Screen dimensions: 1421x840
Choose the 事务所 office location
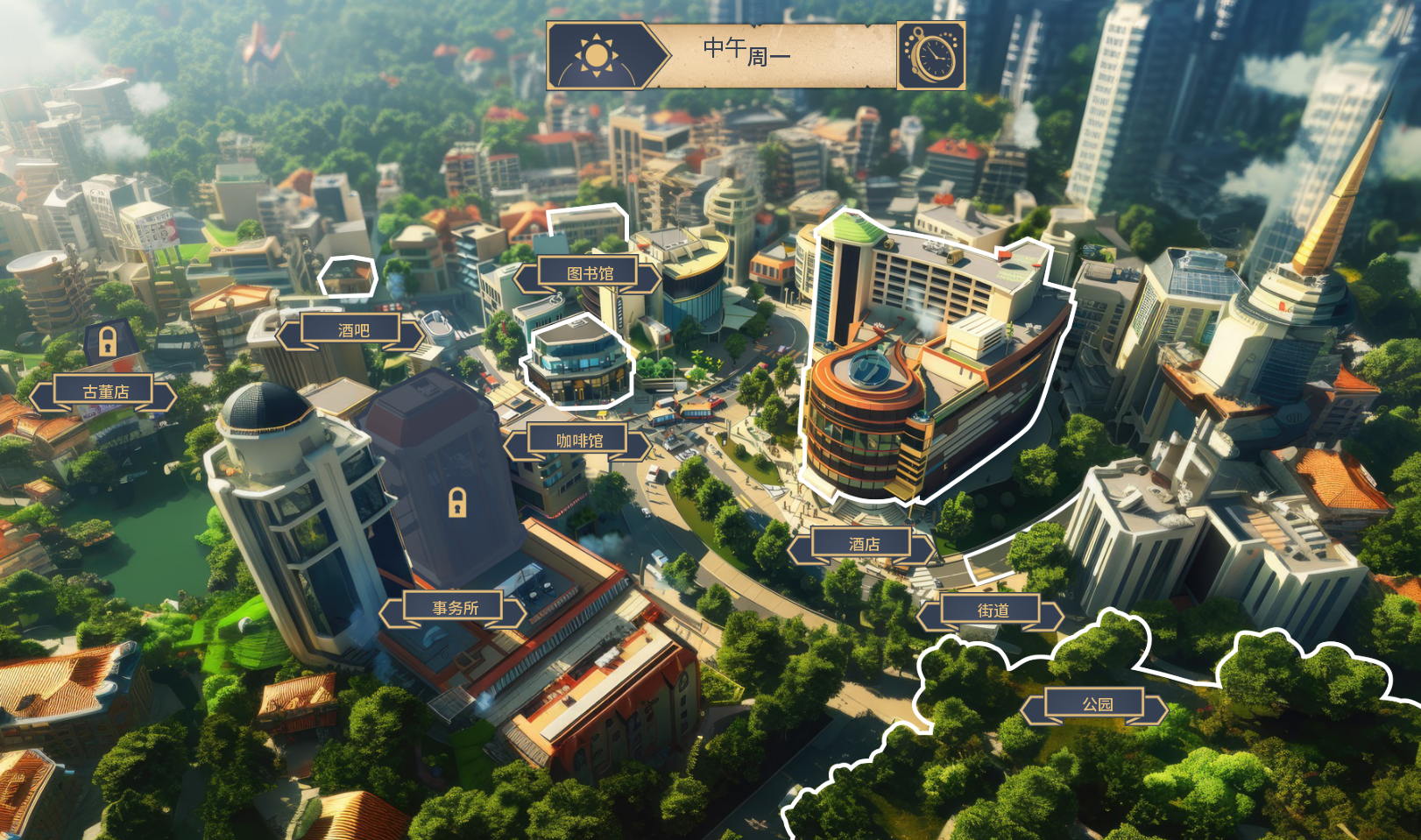click(455, 608)
